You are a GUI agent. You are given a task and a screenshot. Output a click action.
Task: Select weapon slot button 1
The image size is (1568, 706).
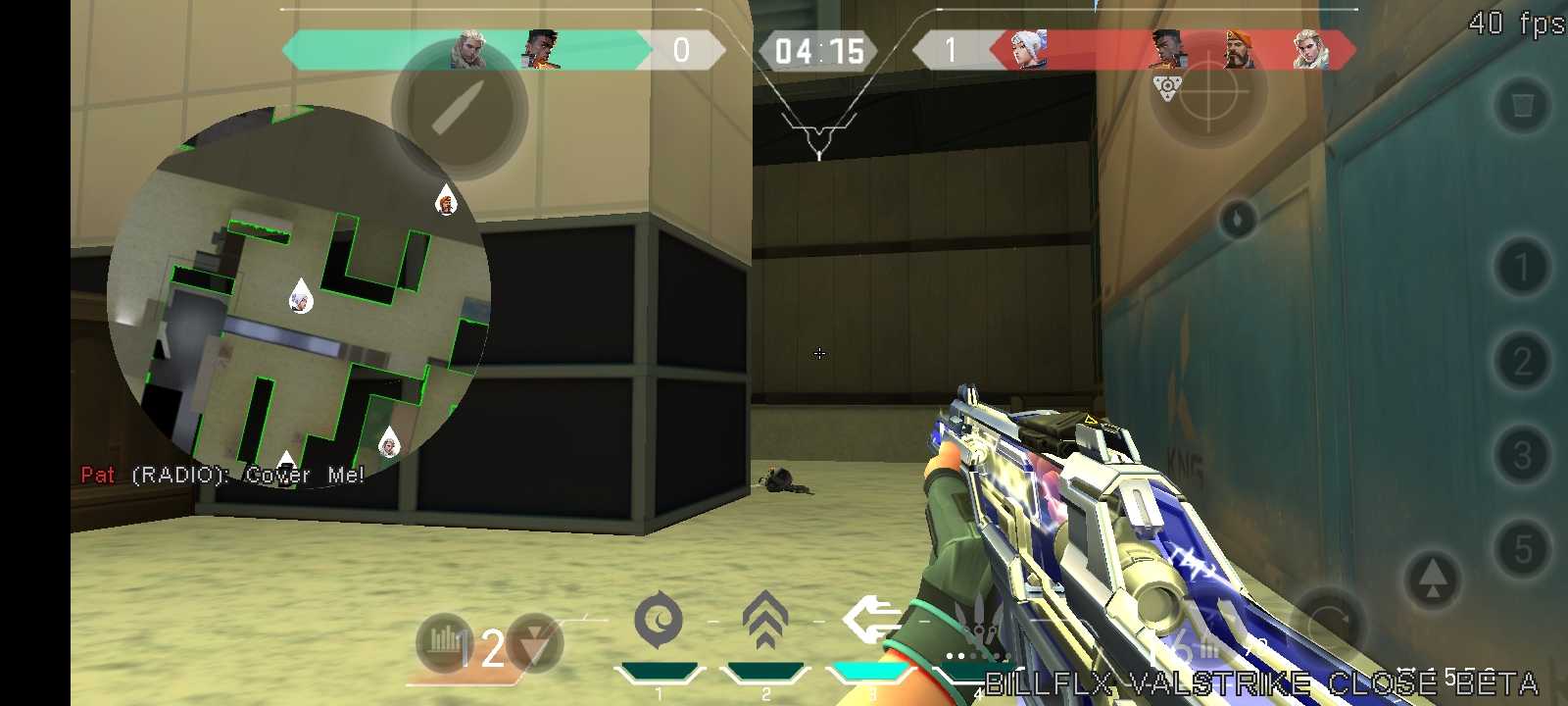[1522, 267]
